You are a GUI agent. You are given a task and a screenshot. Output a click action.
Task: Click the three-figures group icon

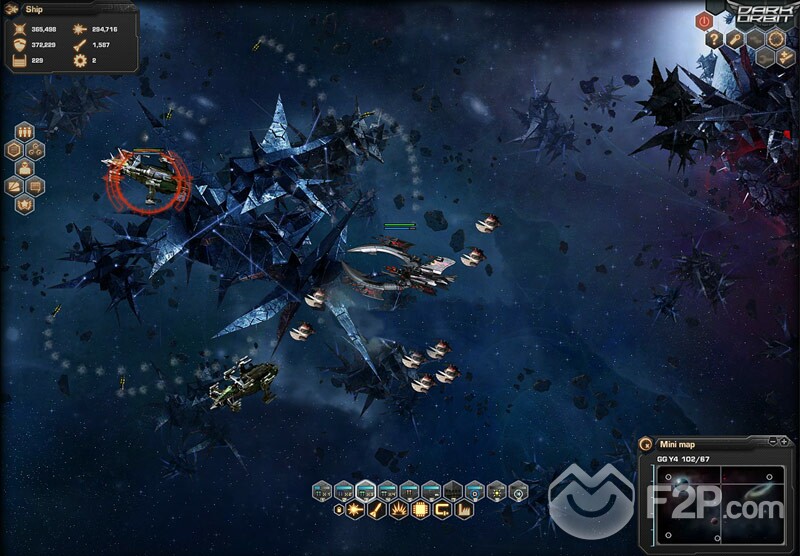25,131
